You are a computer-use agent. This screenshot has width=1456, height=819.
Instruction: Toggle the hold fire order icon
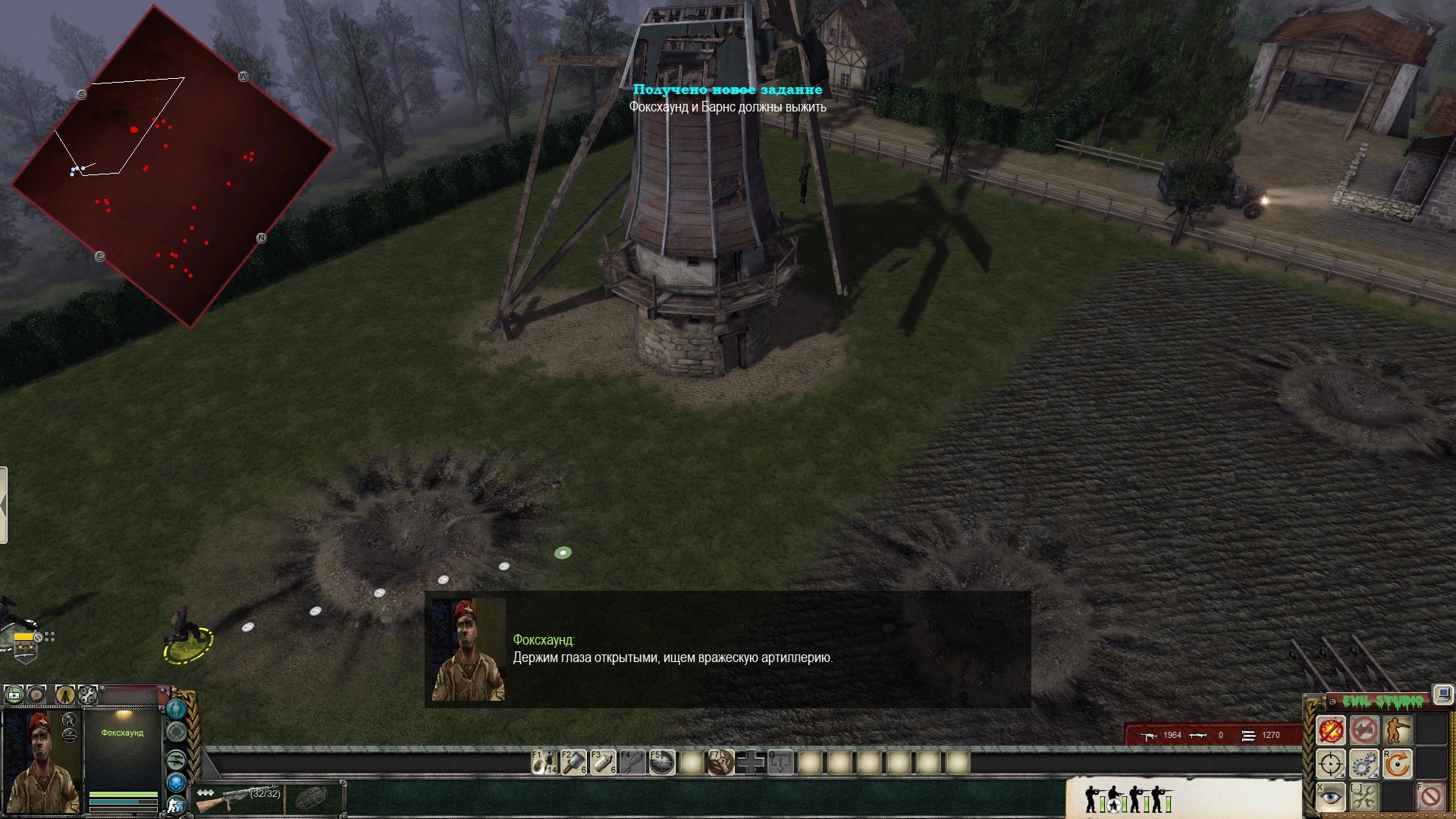point(1331,730)
